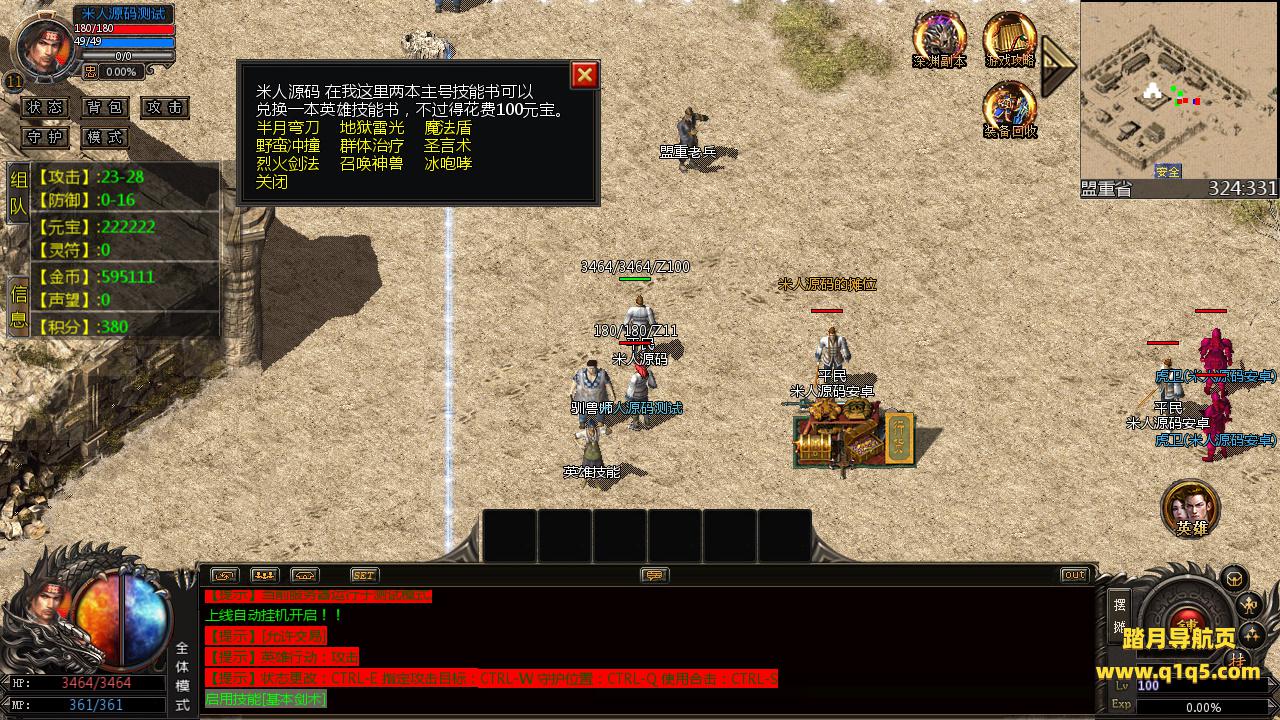Choose the 圣言术 option
Image resolution: width=1280 pixels, height=720 pixels.
point(447,146)
